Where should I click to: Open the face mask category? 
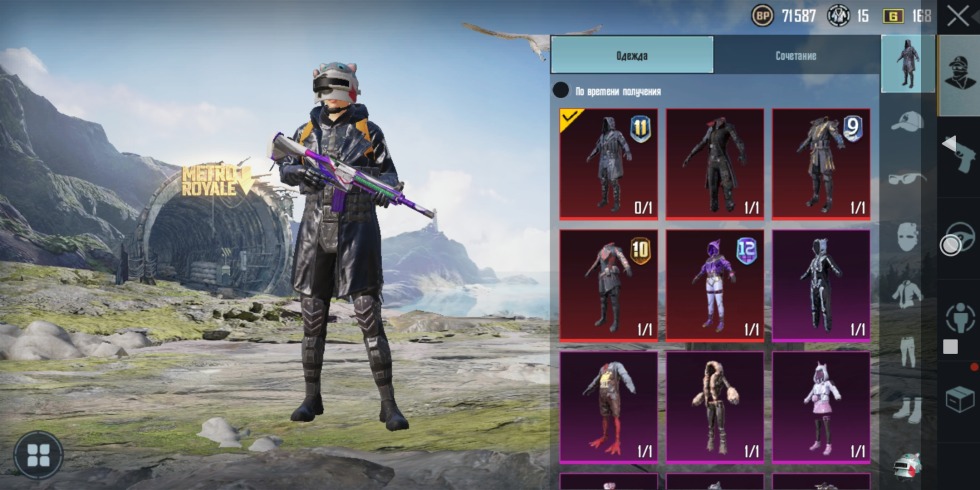907,237
